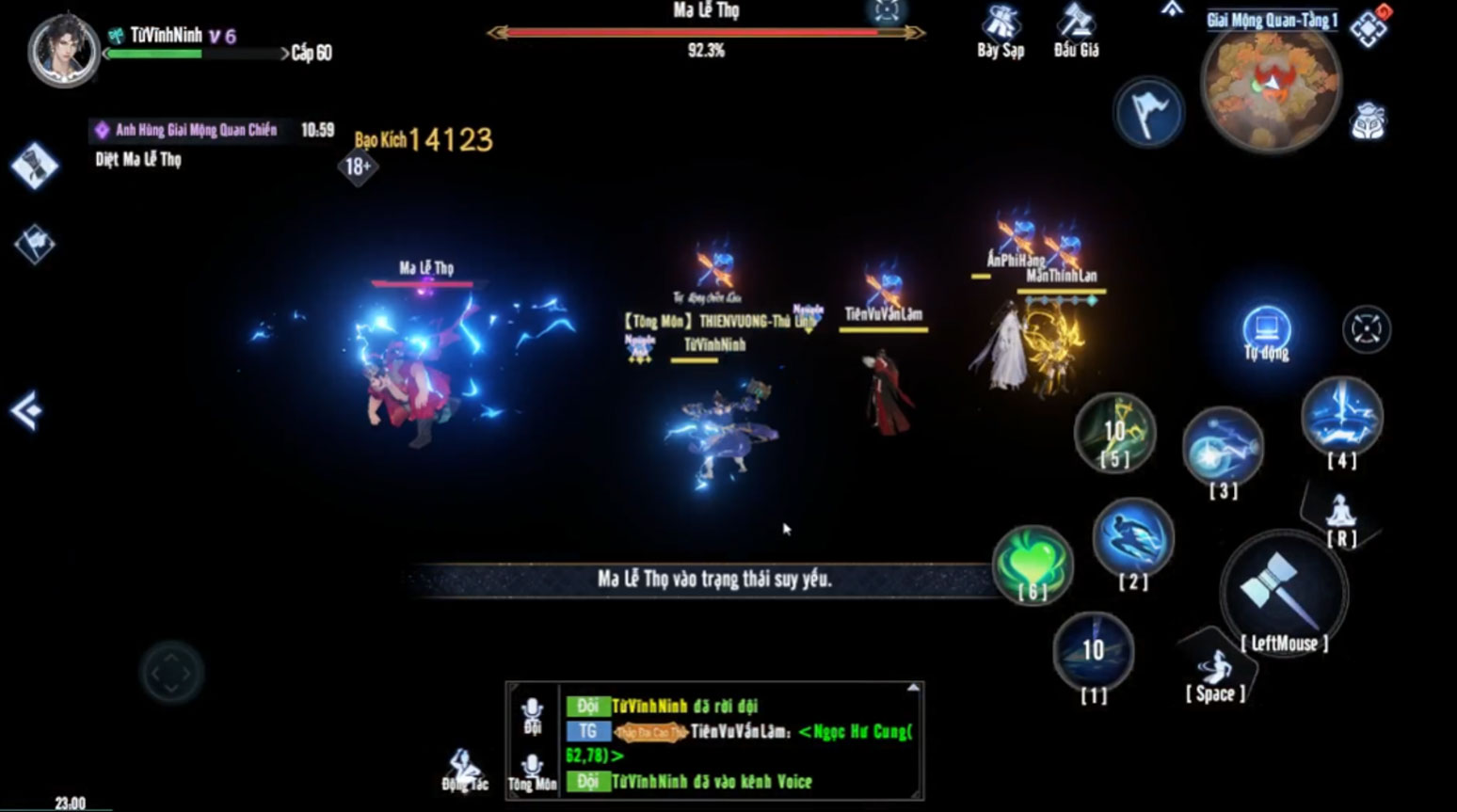Activate the skill labeled 1
1457x812 pixels.
(1093, 649)
